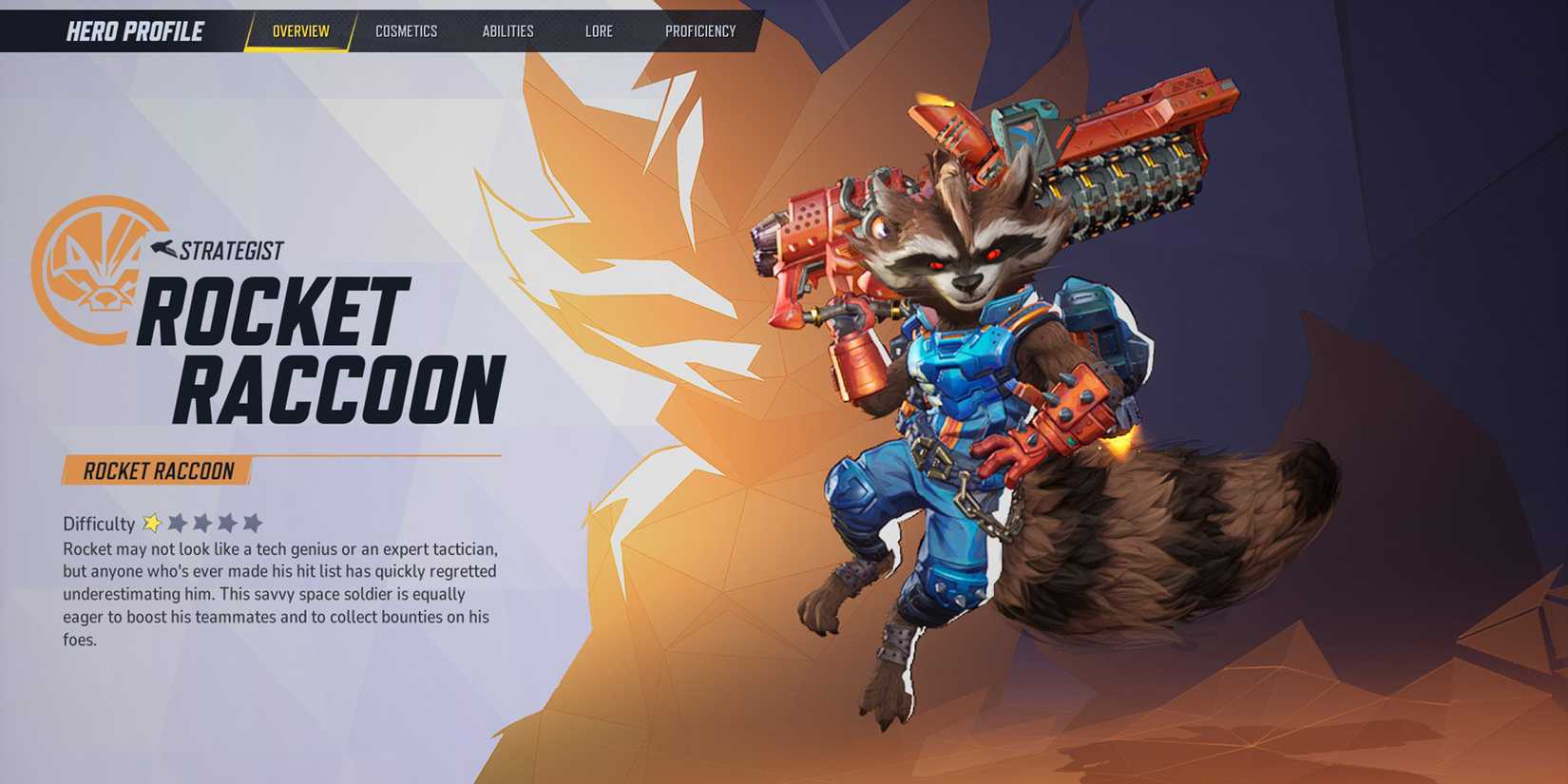Viewport: 1568px width, 784px height.
Task: Open the Proficiency tab
Action: point(703,30)
